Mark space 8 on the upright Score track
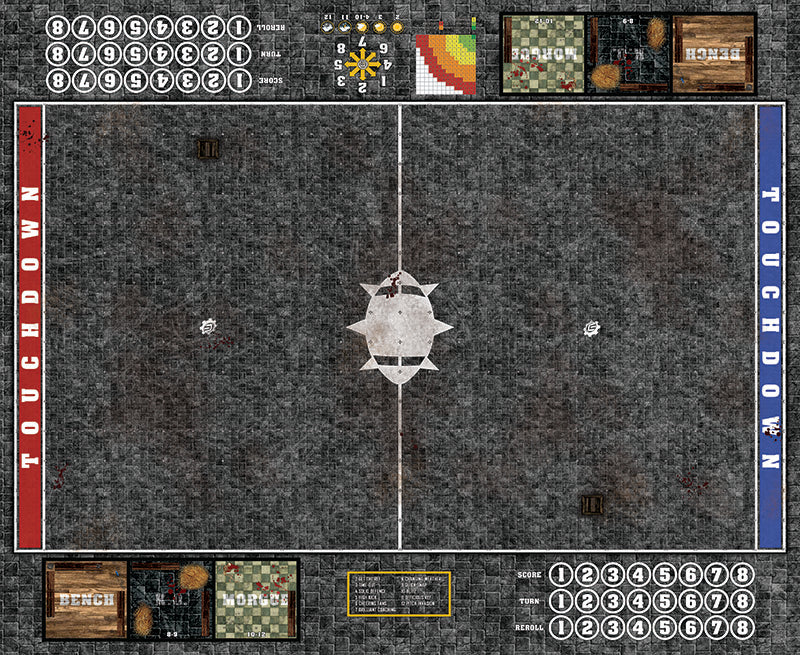This screenshot has height=655, width=800. click(741, 575)
